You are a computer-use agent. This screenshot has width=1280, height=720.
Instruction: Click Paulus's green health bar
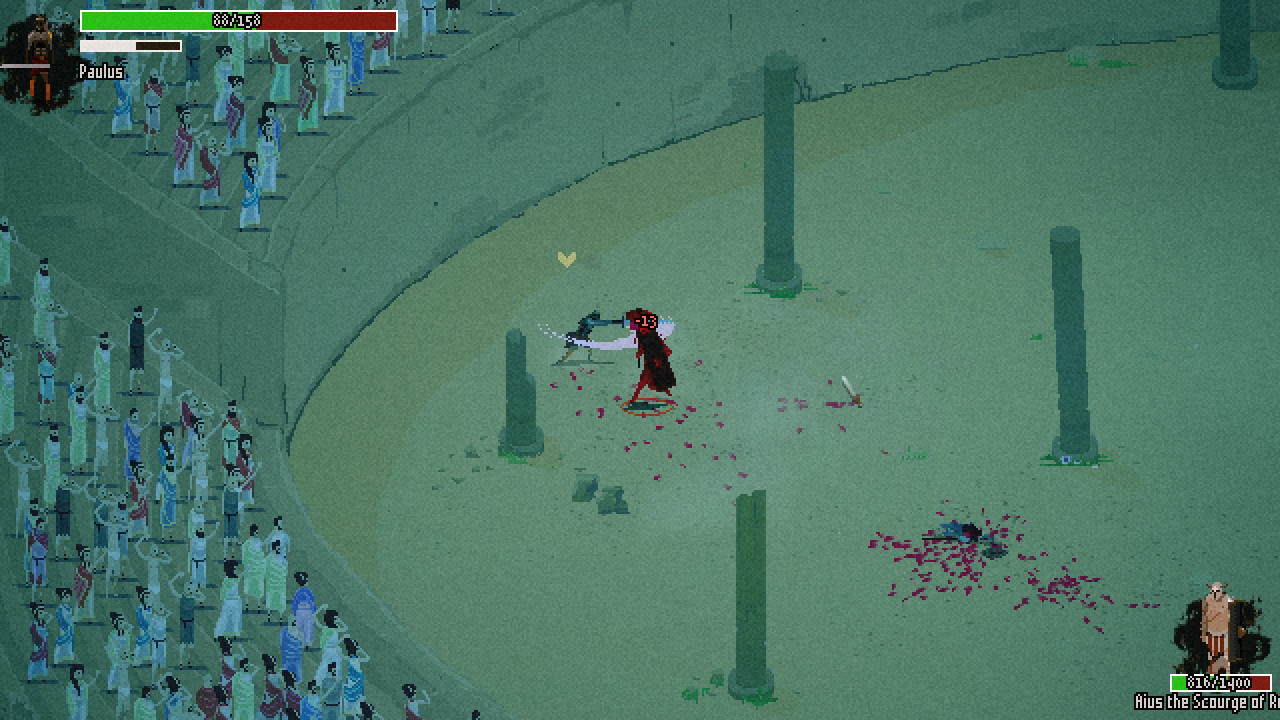tap(160, 20)
